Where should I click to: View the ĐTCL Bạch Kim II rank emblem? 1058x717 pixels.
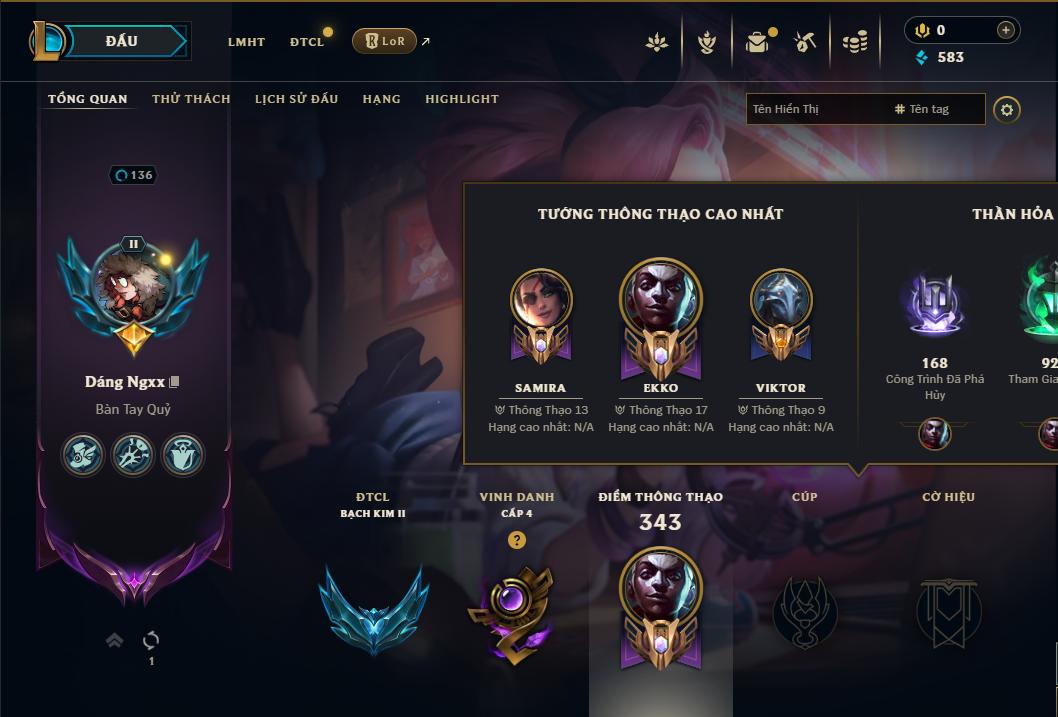pyautogui.click(x=373, y=609)
